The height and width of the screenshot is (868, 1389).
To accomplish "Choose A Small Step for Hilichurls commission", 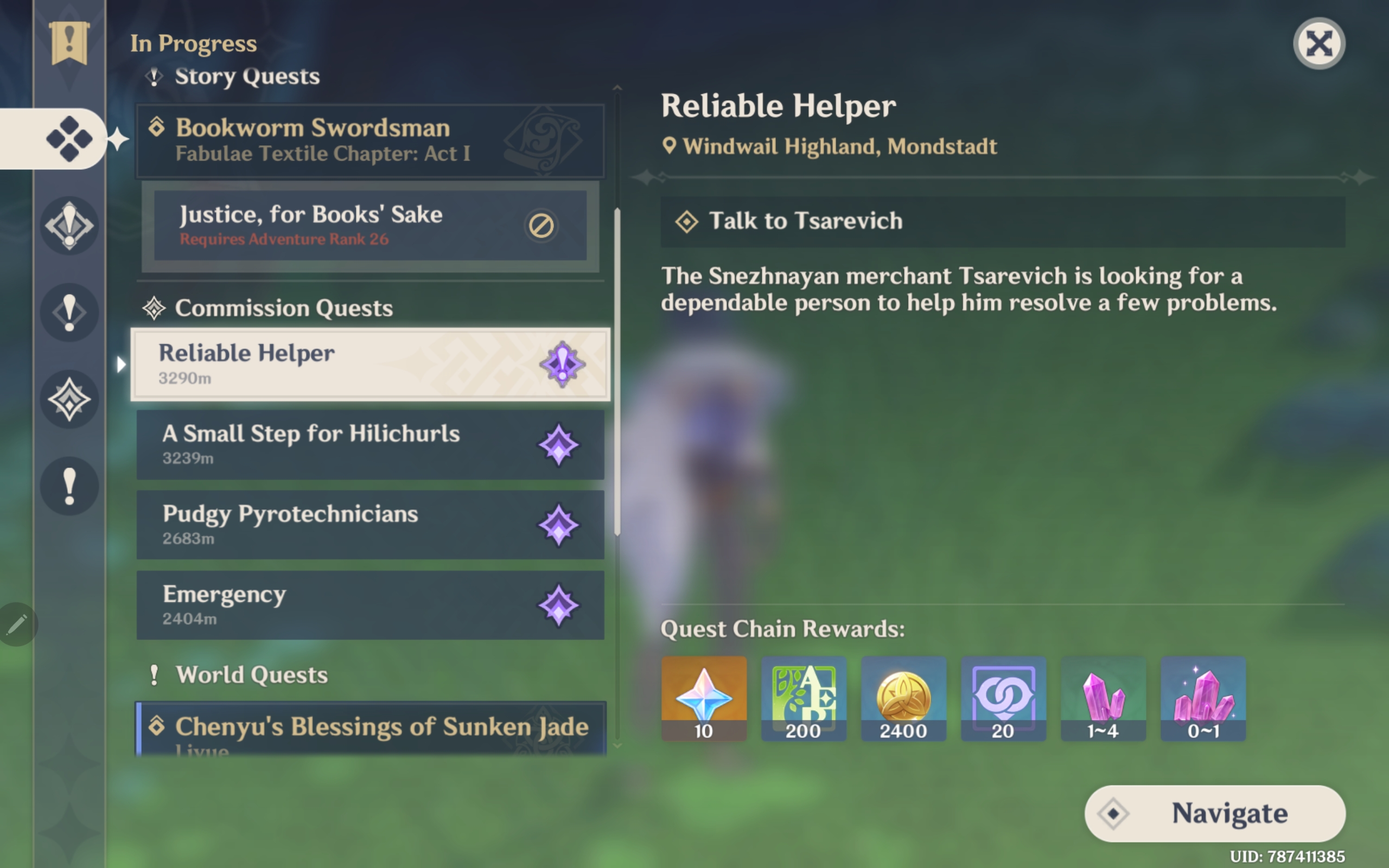I will 369,444.
